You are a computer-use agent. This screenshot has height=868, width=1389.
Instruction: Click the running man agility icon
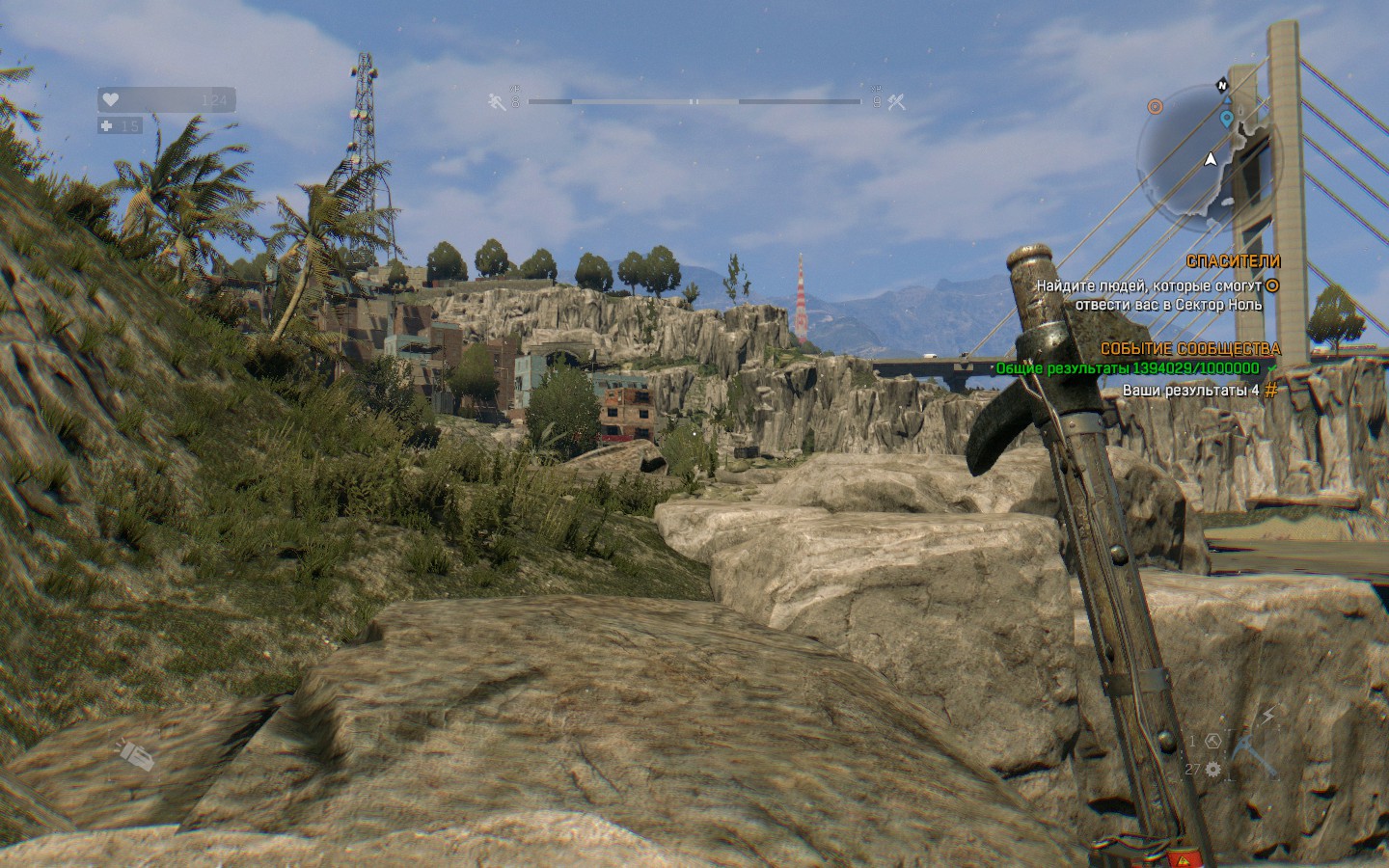(498, 101)
